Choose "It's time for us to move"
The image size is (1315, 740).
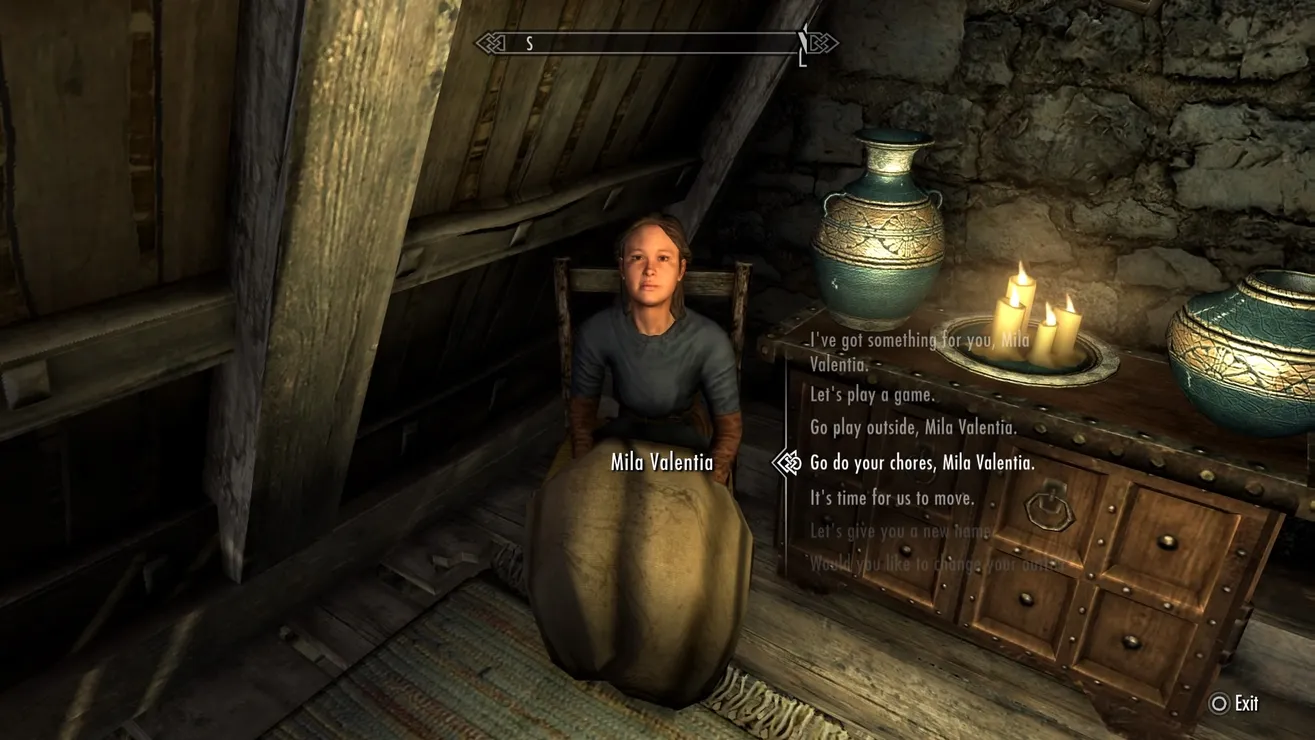point(892,498)
